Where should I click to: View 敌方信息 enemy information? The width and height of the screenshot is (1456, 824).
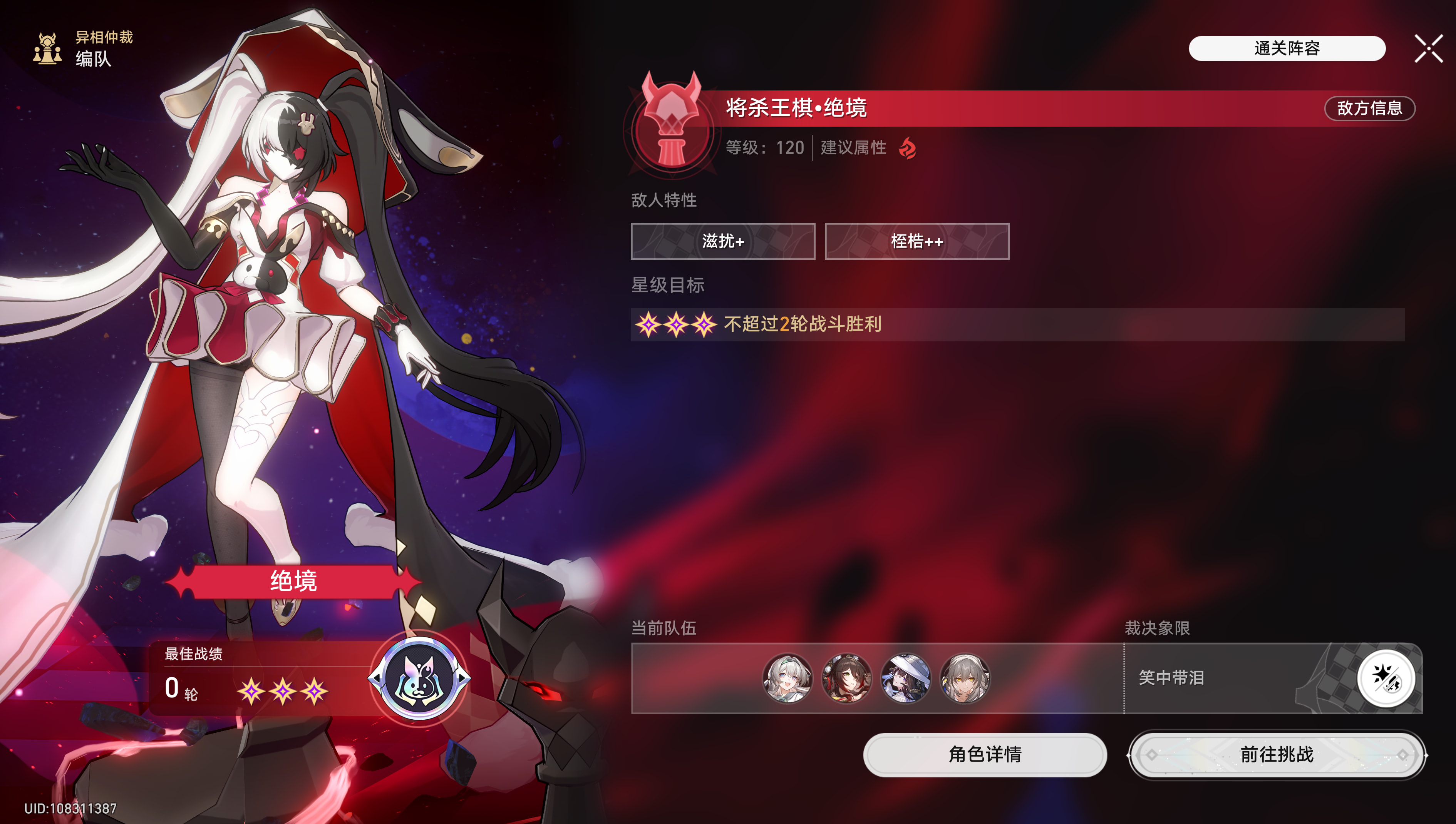pyautogui.click(x=1369, y=108)
